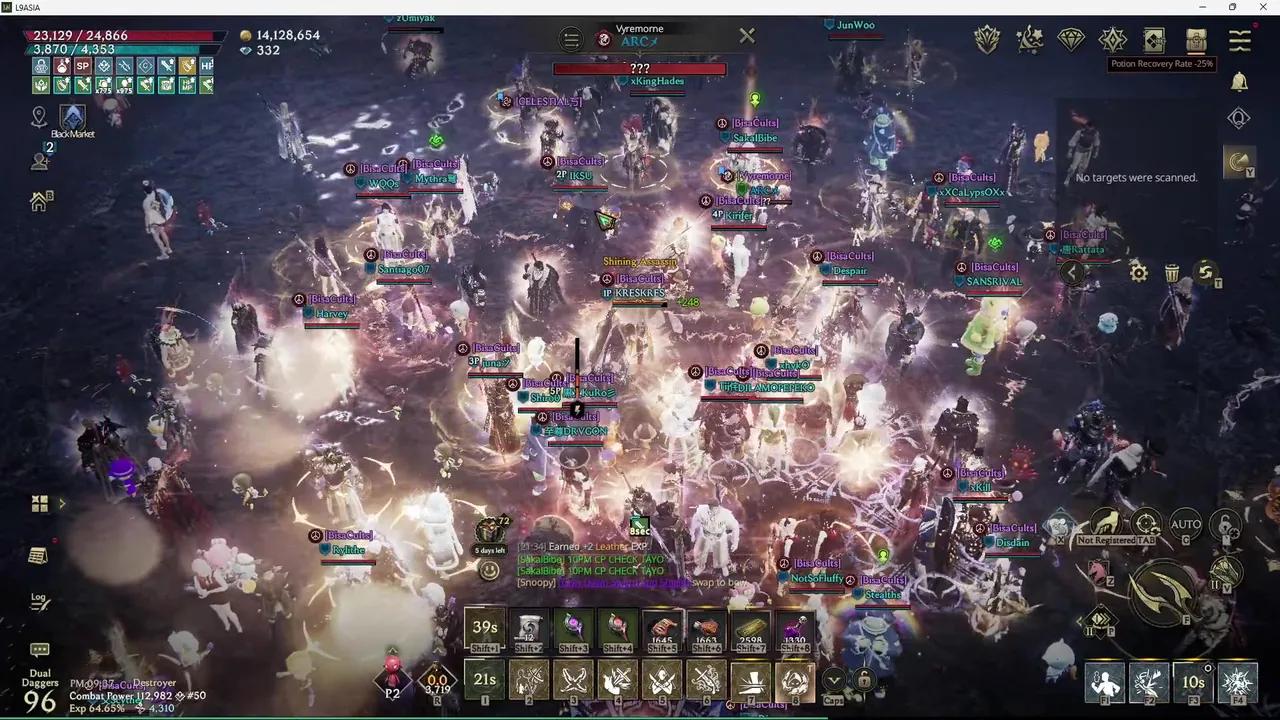The image size is (1280, 720).
Task: Toggle the hotbar lock icon
Action: [864, 680]
